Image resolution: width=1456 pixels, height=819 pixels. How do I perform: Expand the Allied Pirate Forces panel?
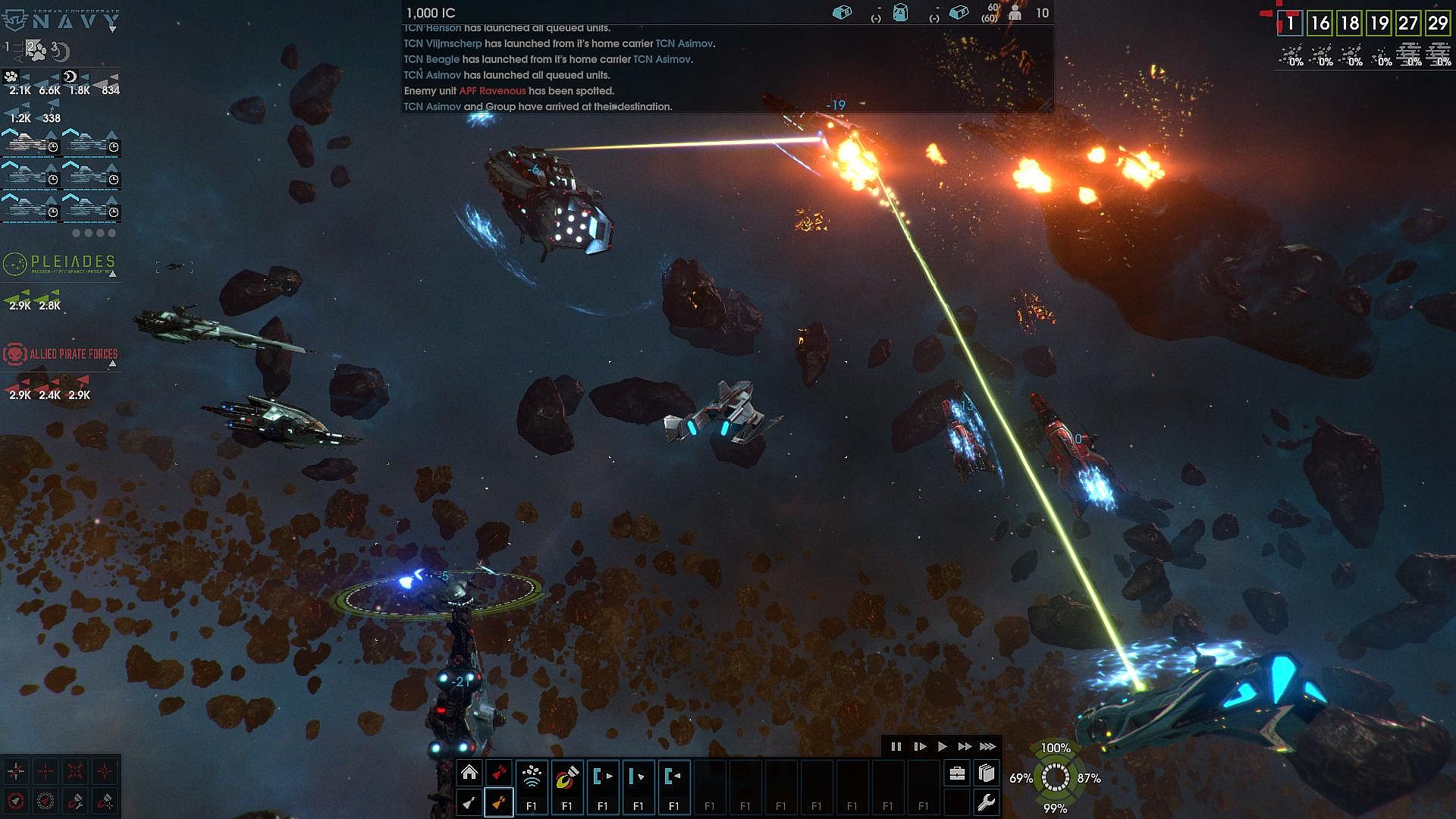pos(112,364)
